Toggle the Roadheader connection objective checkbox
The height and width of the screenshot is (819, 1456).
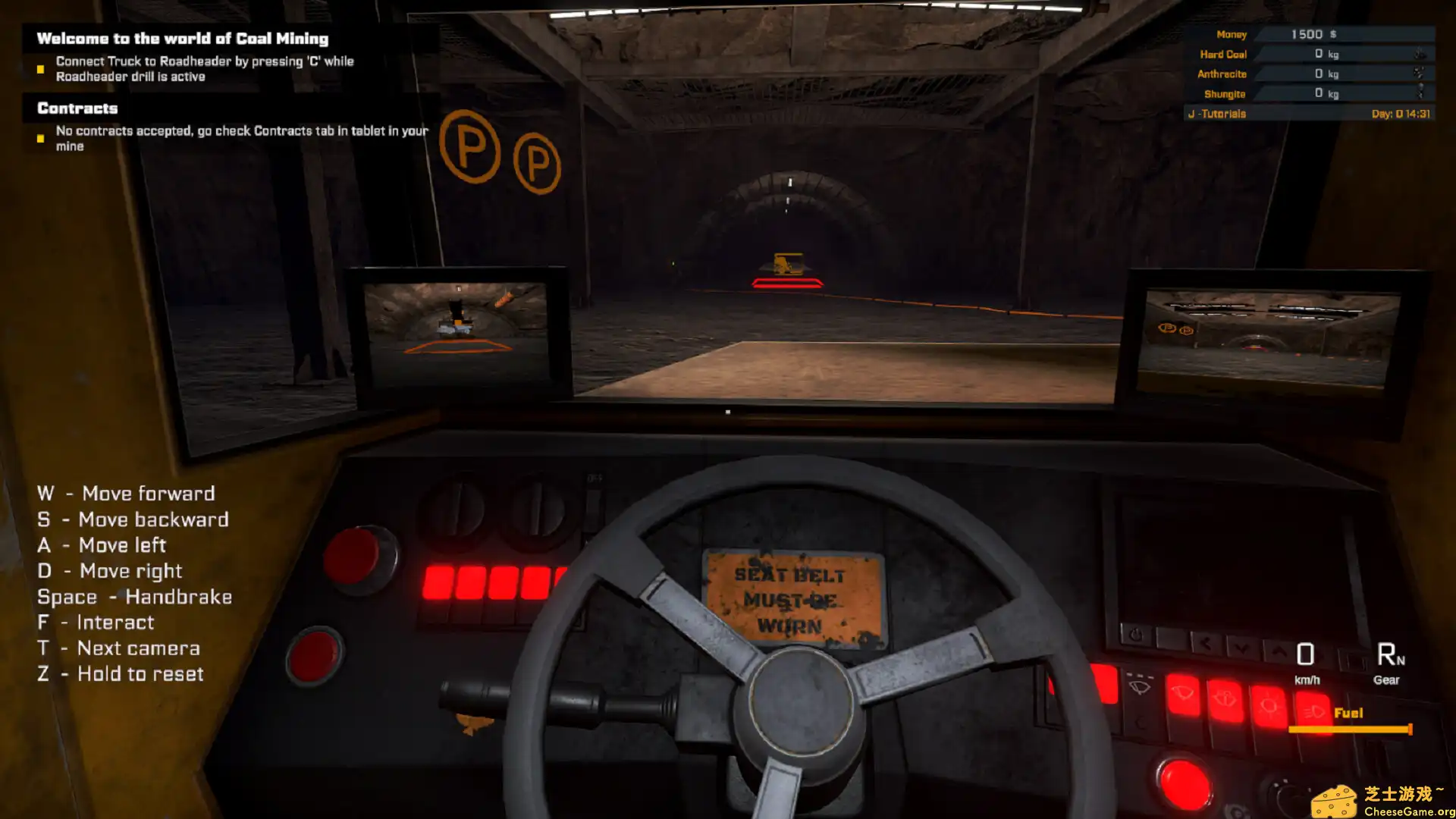pyautogui.click(x=39, y=69)
